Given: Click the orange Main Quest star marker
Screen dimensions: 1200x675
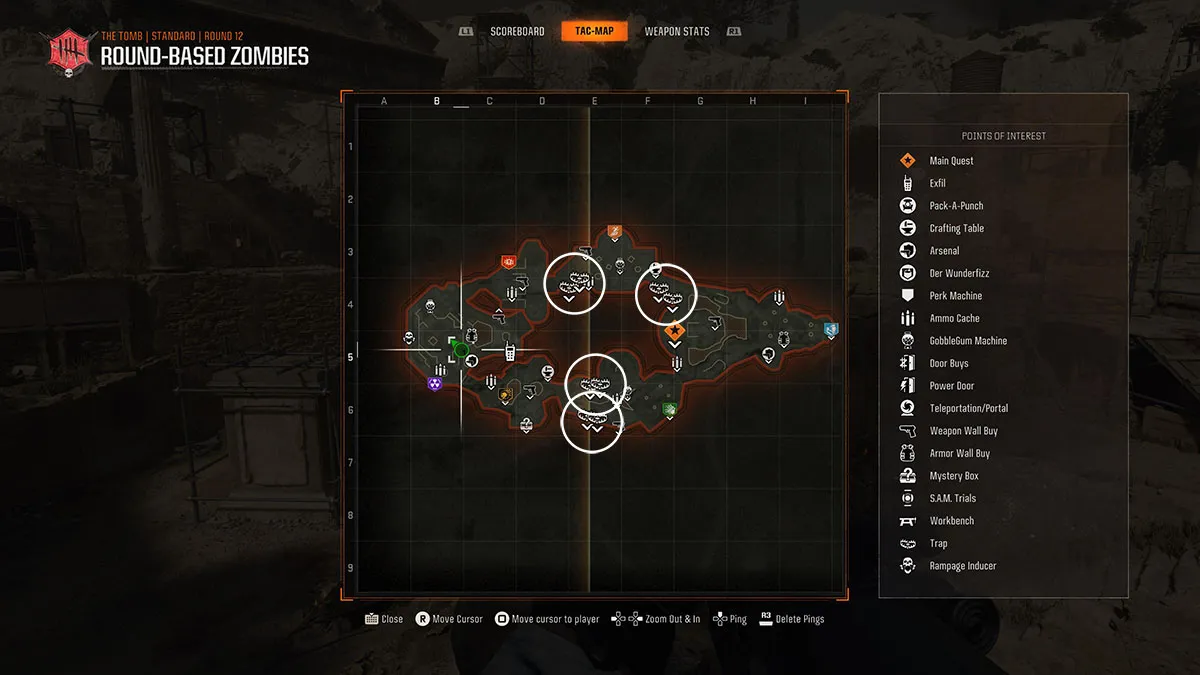Looking at the screenshot, I should [x=675, y=330].
